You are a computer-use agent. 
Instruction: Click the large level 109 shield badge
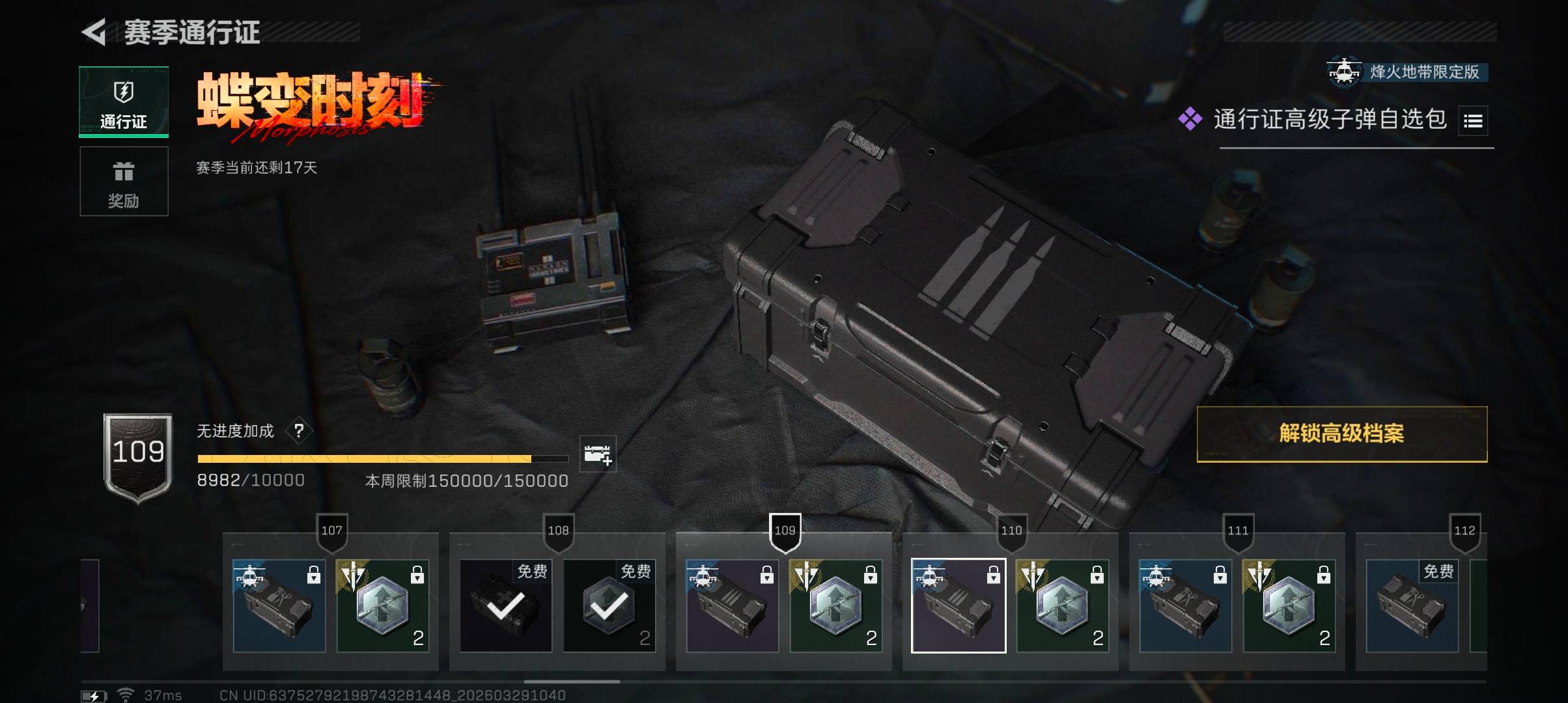click(138, 458)
